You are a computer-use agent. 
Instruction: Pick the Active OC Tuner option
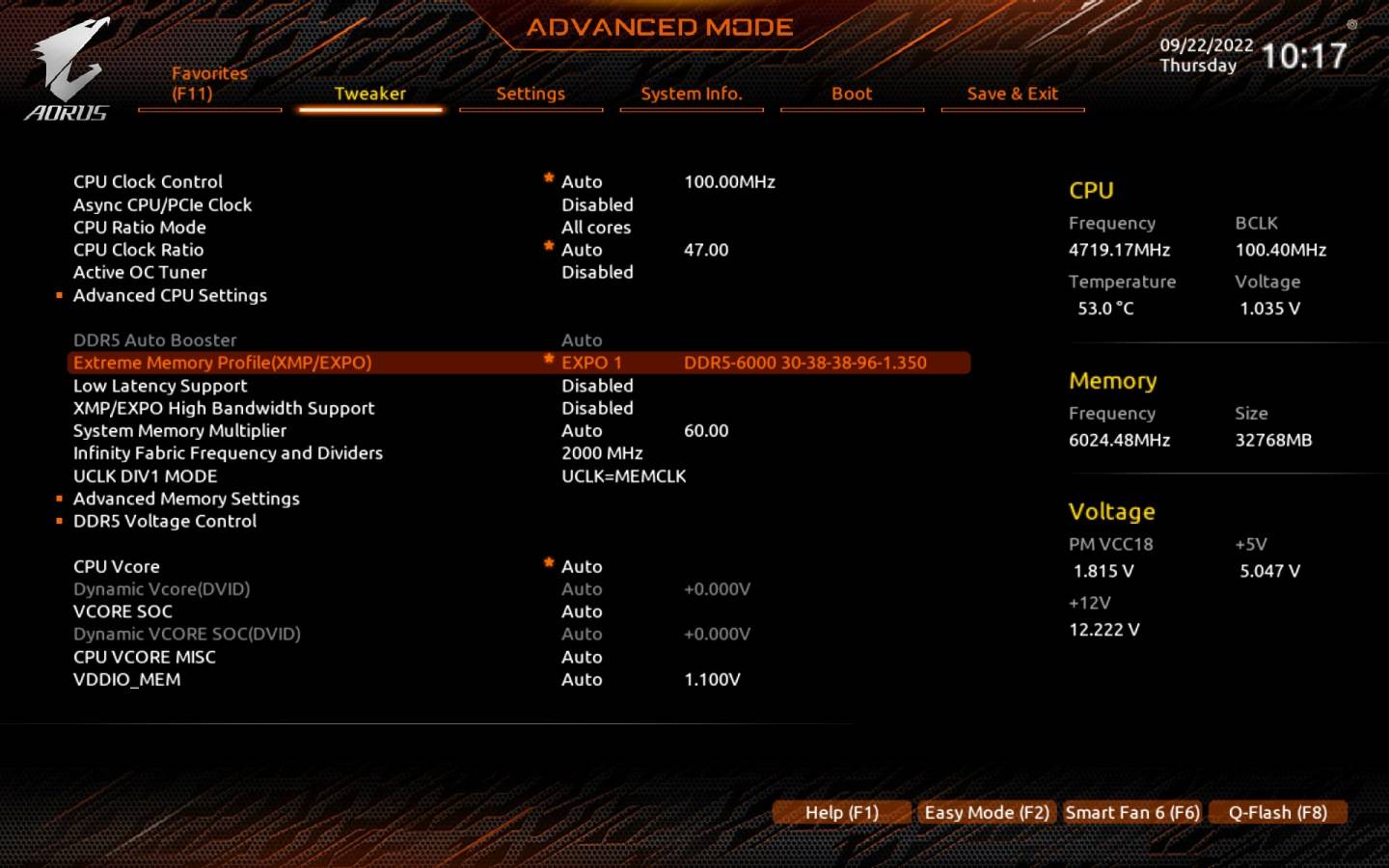coord(140,273)
